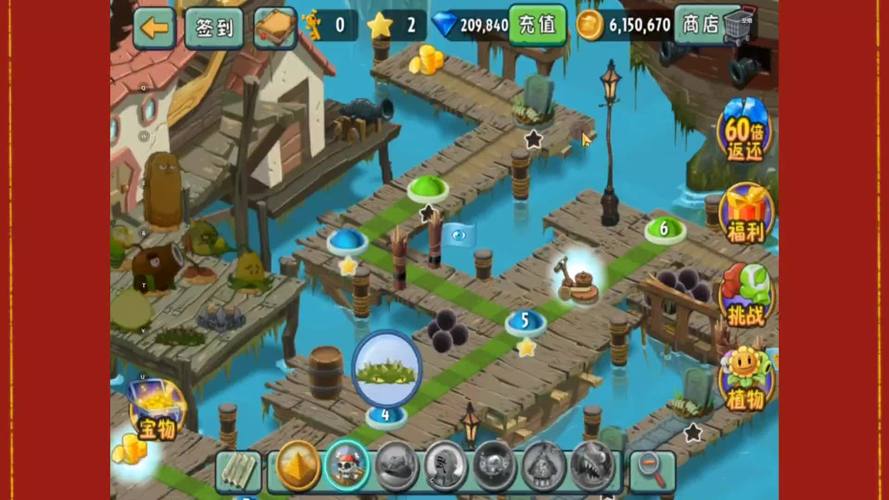Viewport: 889px width, 500px height.
Task: Choose the grey shark mouth world
Action: point(592,466)
